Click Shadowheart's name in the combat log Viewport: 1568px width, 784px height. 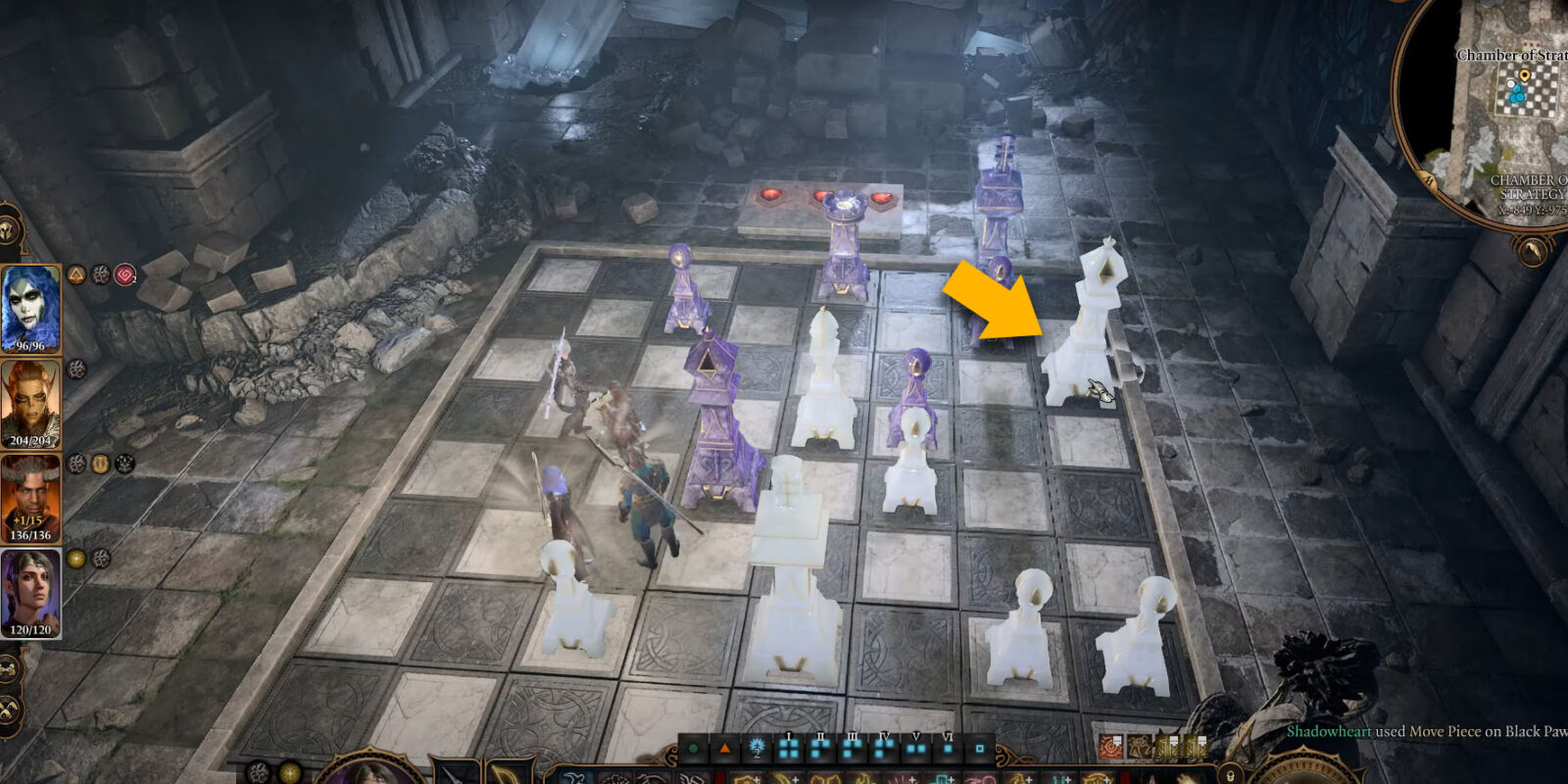pyautogui.click(x=1329, y=732)
